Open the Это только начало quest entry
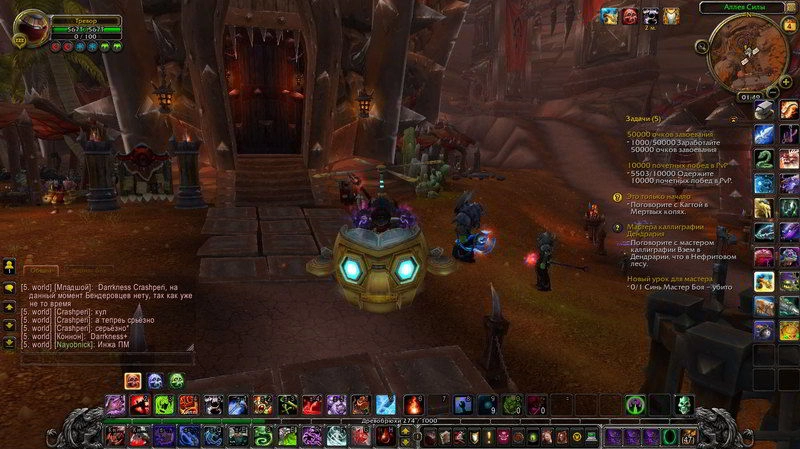 (x=658, y=196)
